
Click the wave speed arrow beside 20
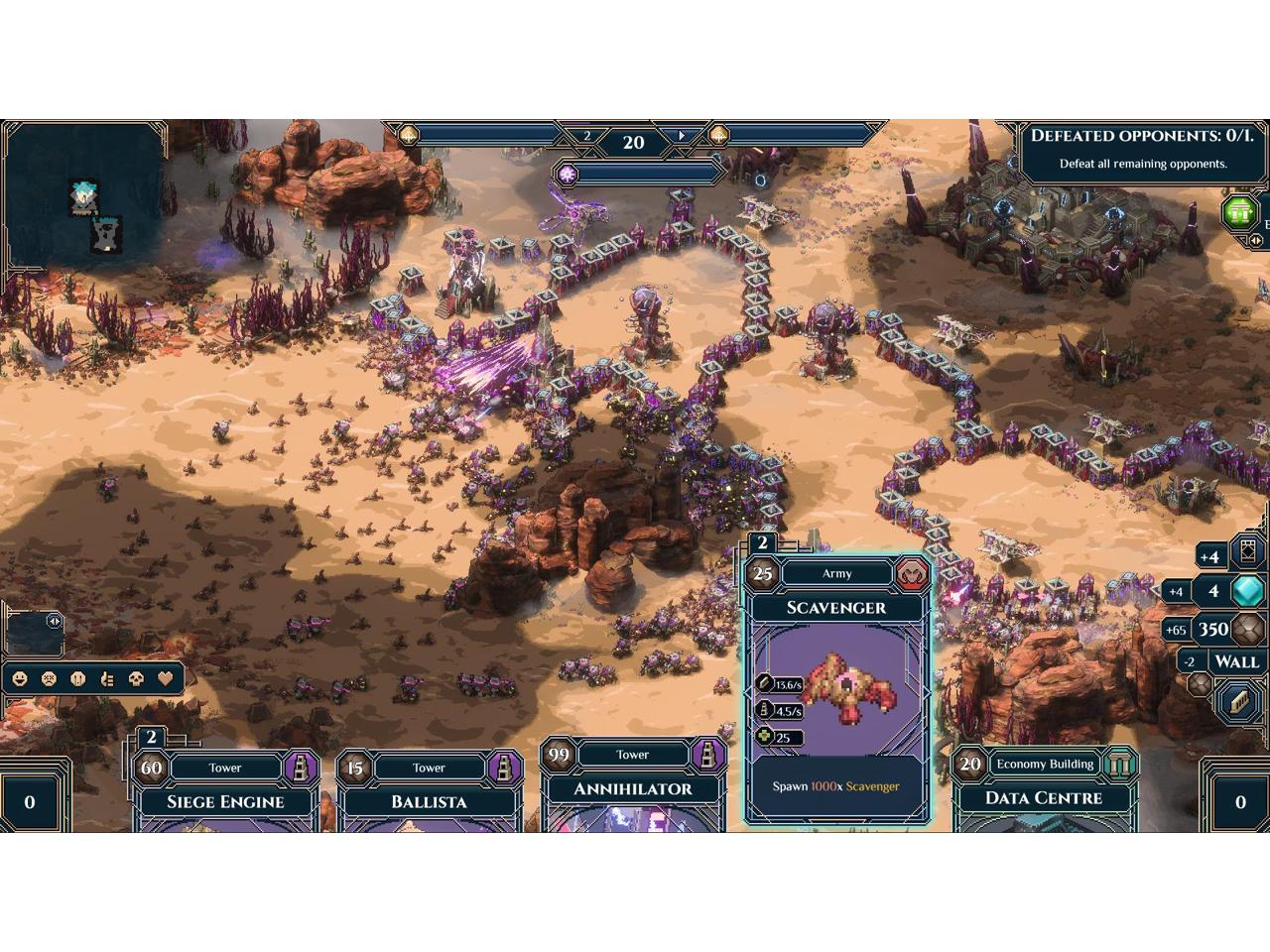(682, 136)
